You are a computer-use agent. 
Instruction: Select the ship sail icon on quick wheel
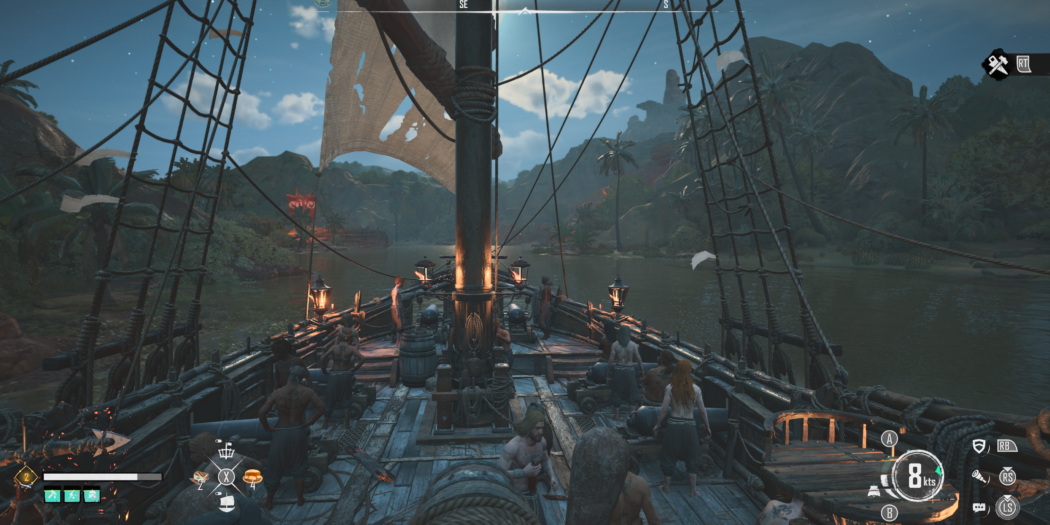[226, 502]
